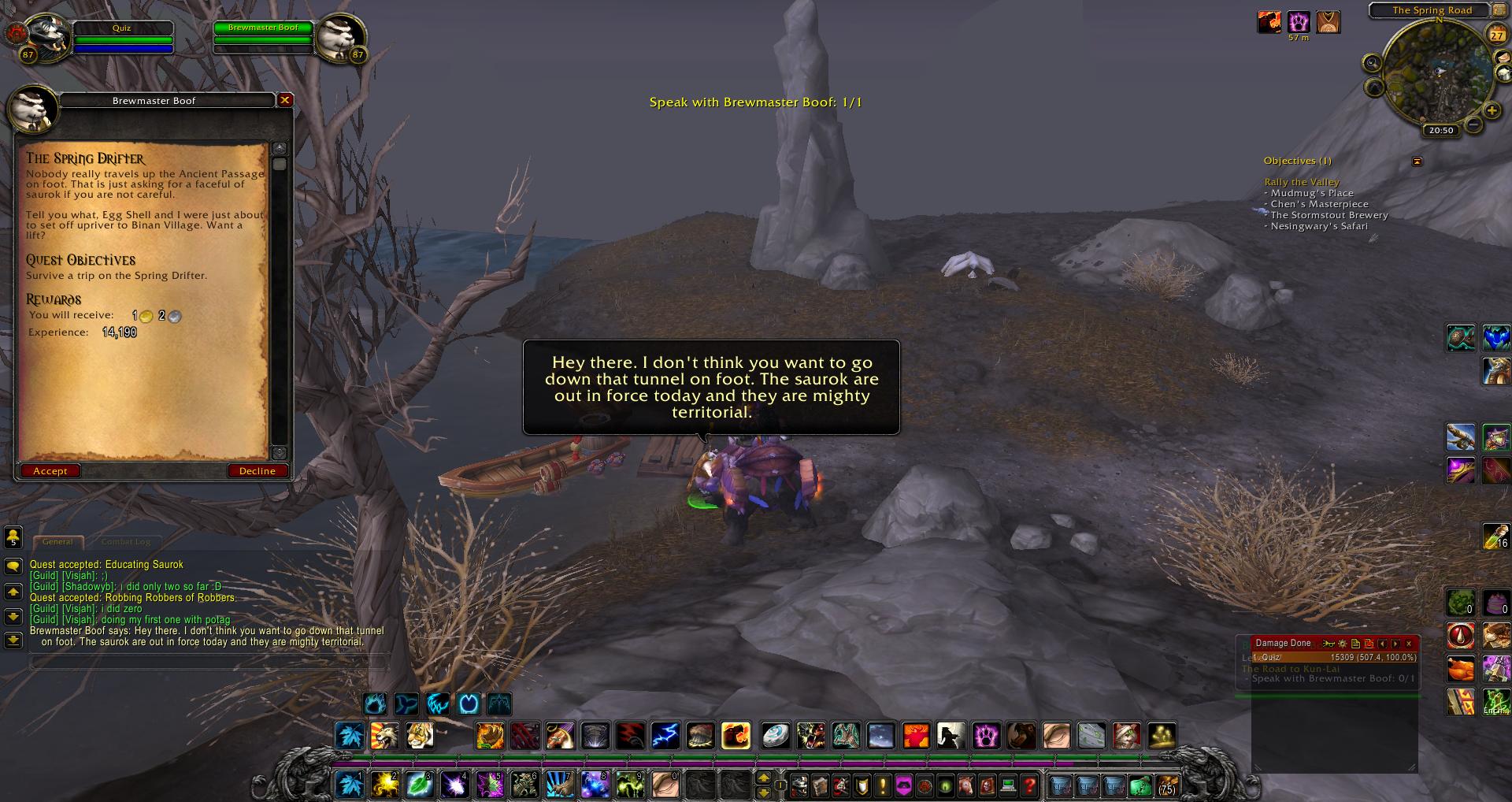The height and width of the screenshot is (802, 1512).
Task: Open the green backpack bag slot
Action: [x=1140, y=785]
